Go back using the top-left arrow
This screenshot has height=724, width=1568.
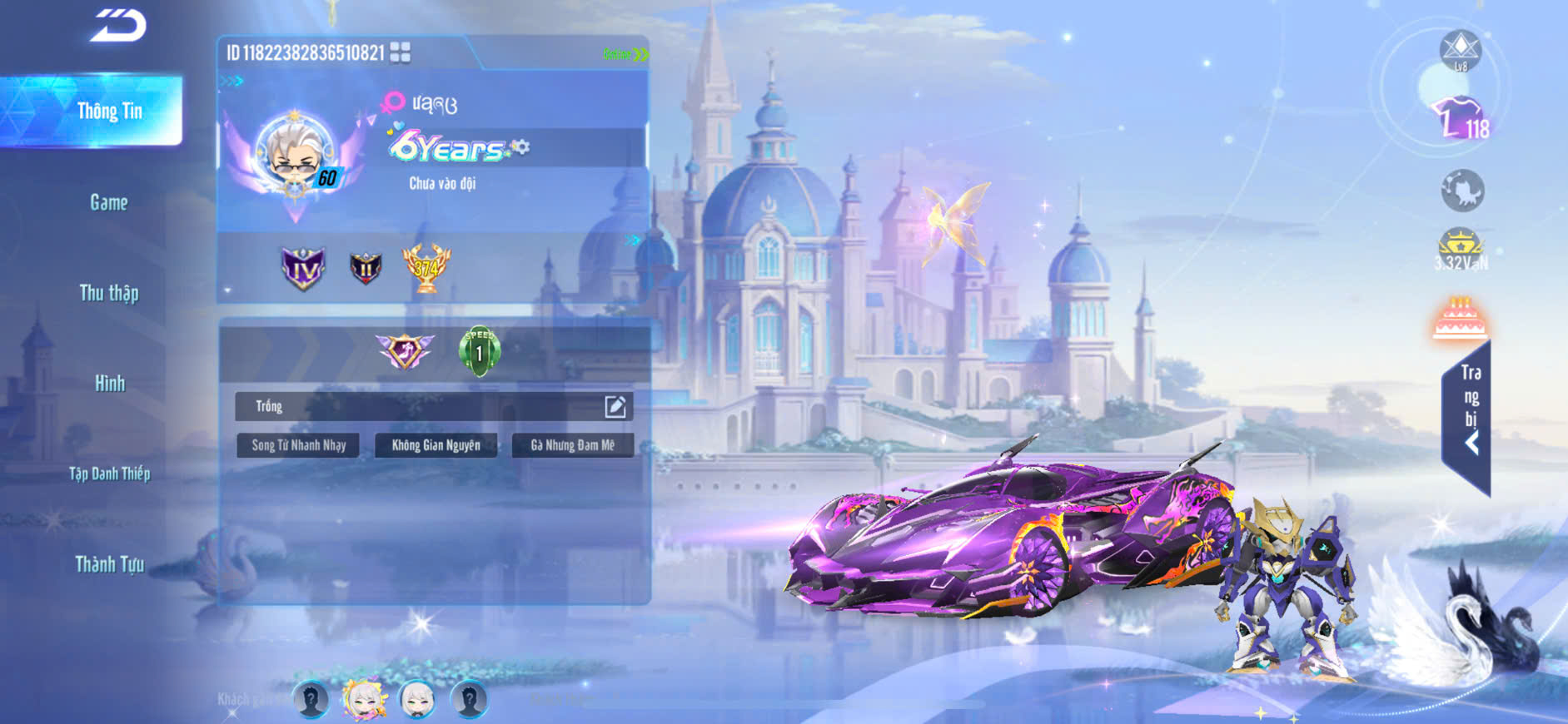point(118,25)
